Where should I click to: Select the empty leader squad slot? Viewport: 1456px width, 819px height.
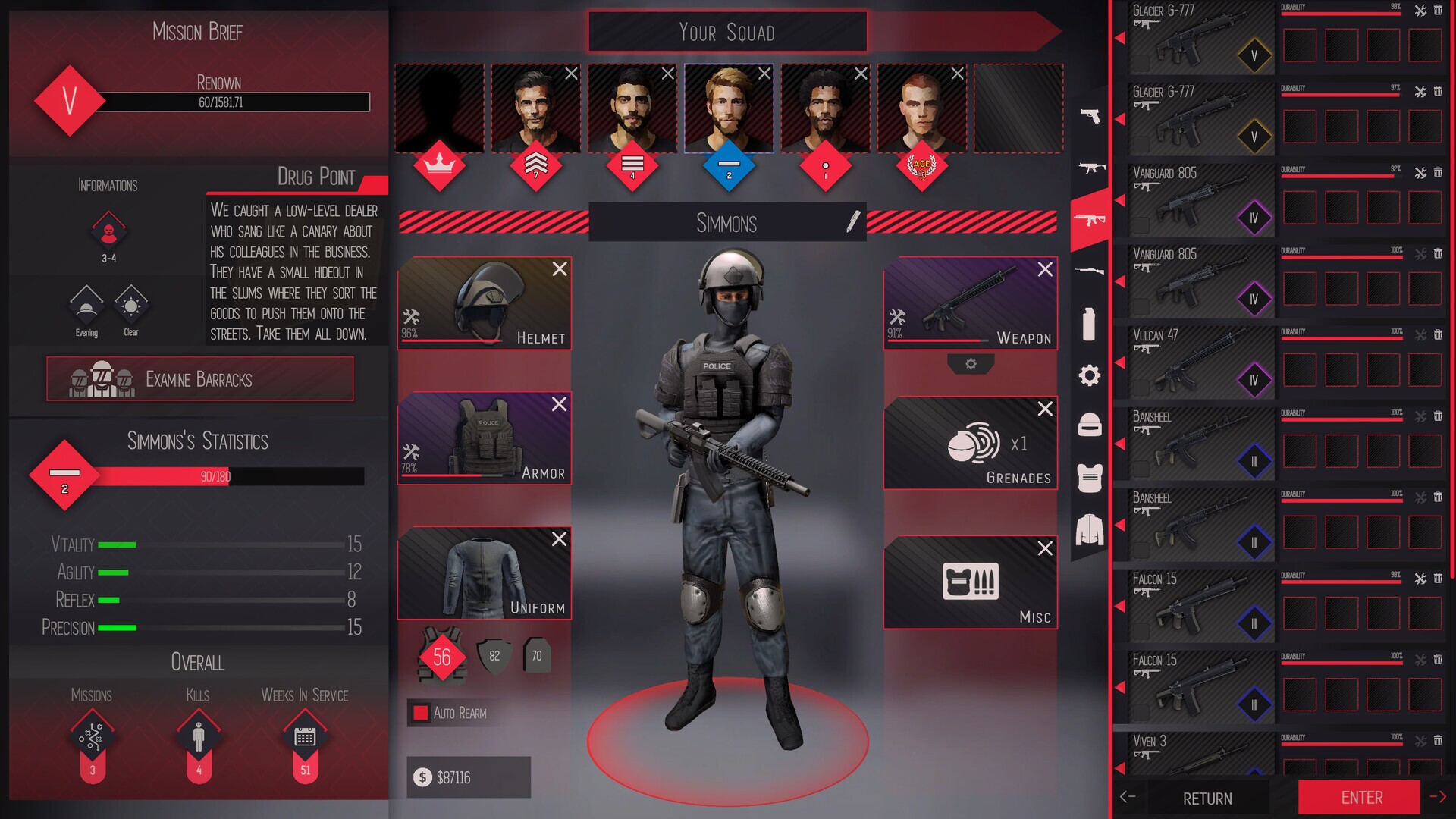439,108
